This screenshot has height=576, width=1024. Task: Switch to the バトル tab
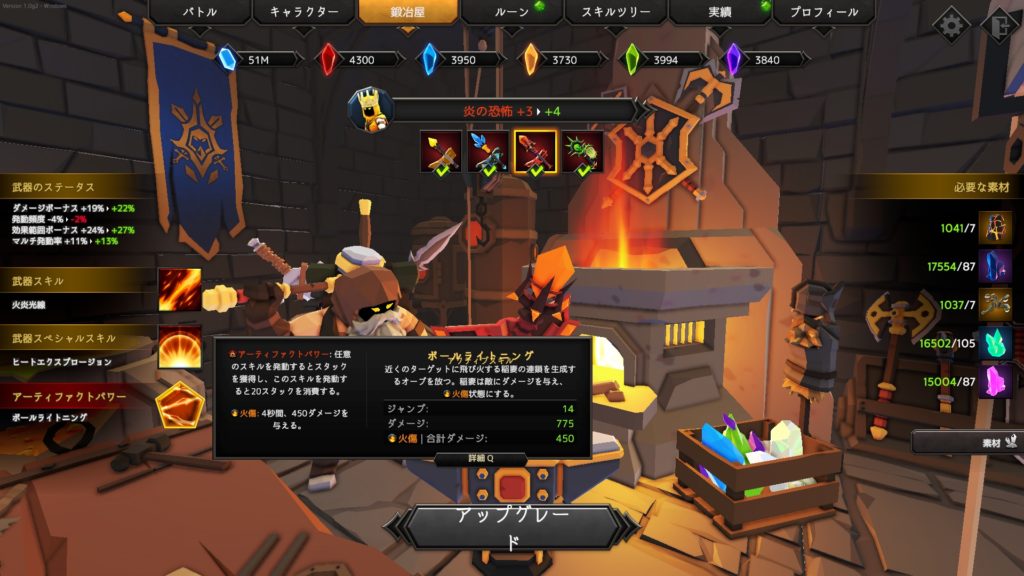[x=200, y=13]
